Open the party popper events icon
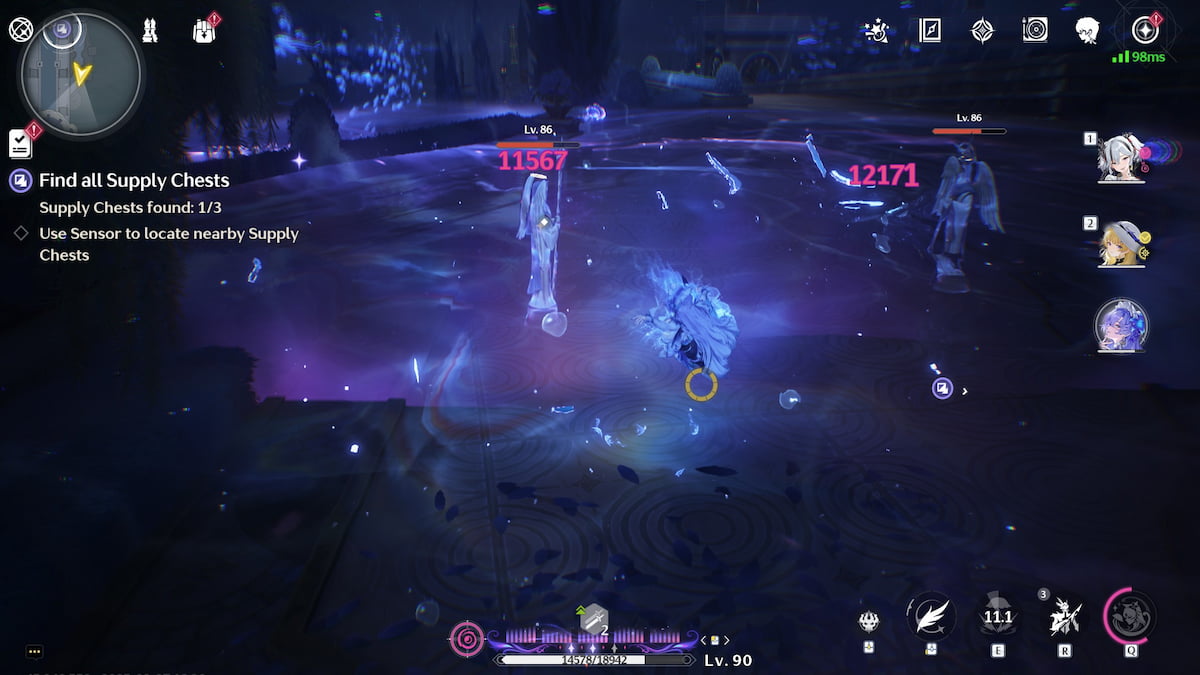This screenshot has height=675, width=1200. (876, 31)
